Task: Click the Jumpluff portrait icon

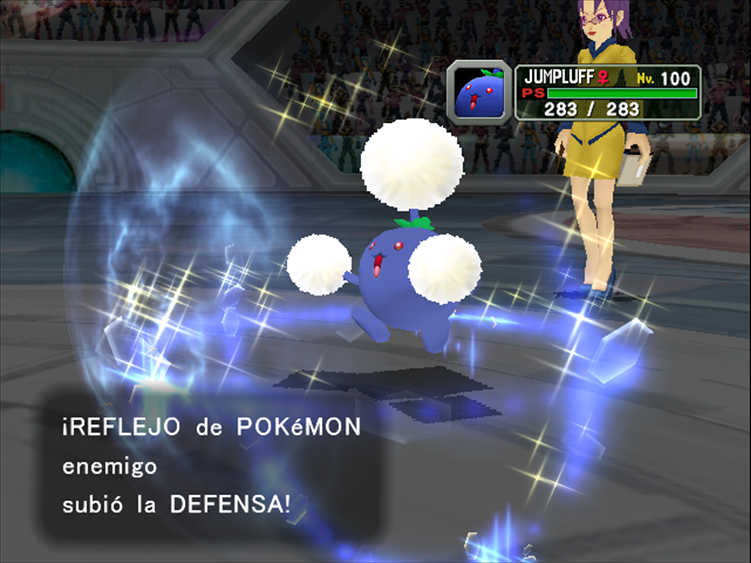Action: 478,93
